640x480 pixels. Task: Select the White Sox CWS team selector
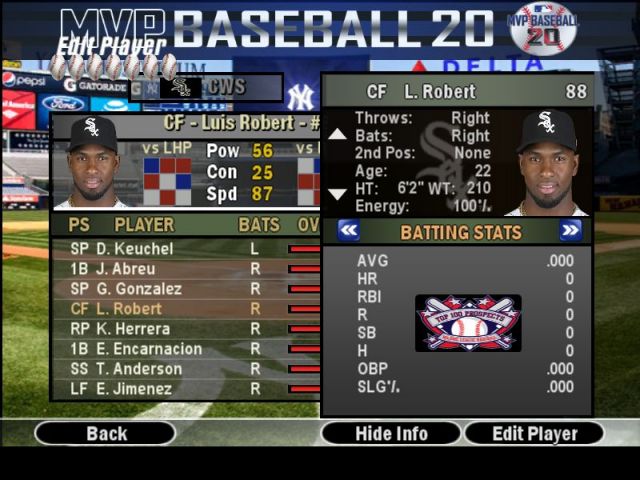218,88
